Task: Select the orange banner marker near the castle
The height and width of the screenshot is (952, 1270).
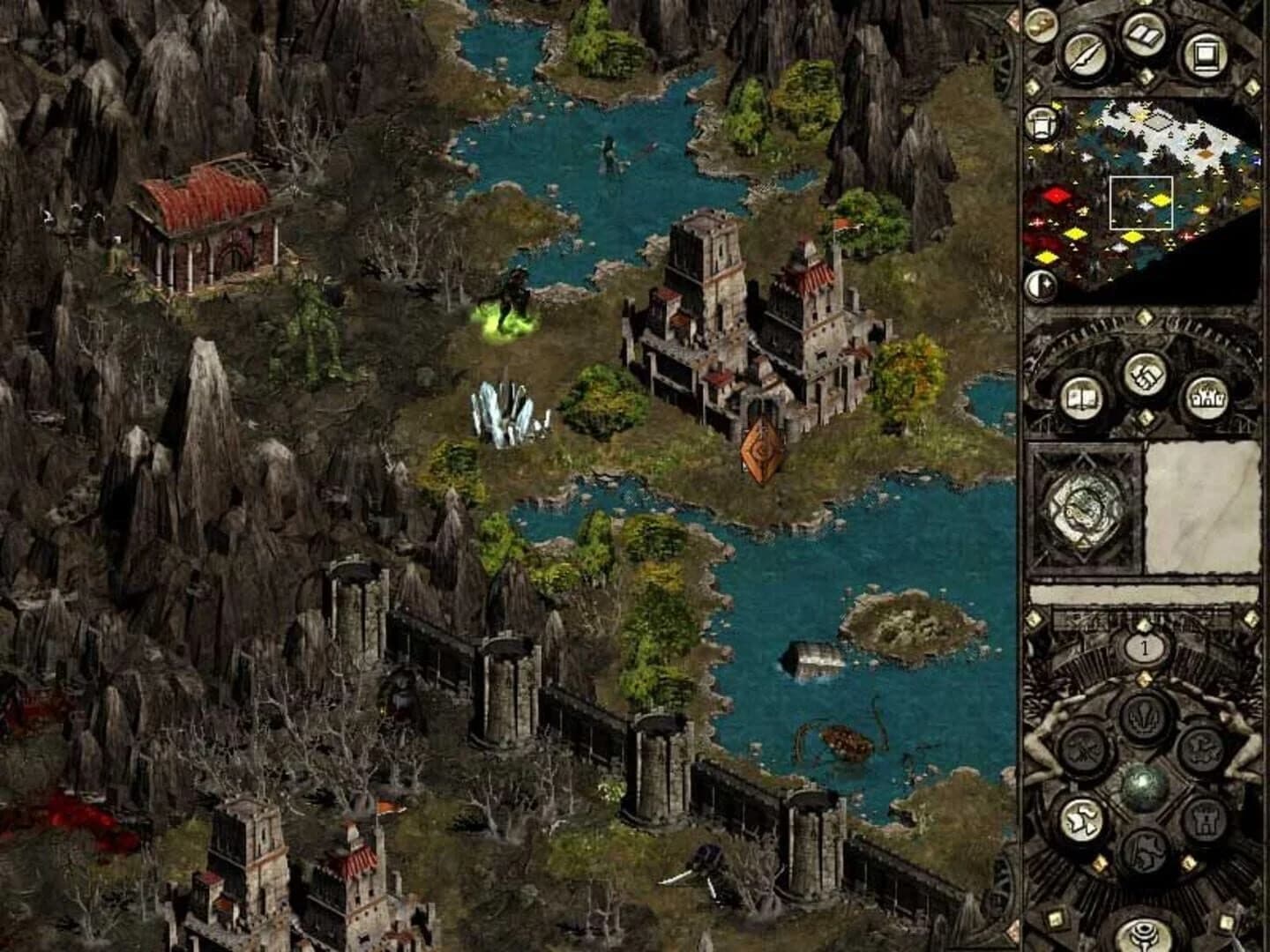Action: pyautogui.click(x=760, y=452)
